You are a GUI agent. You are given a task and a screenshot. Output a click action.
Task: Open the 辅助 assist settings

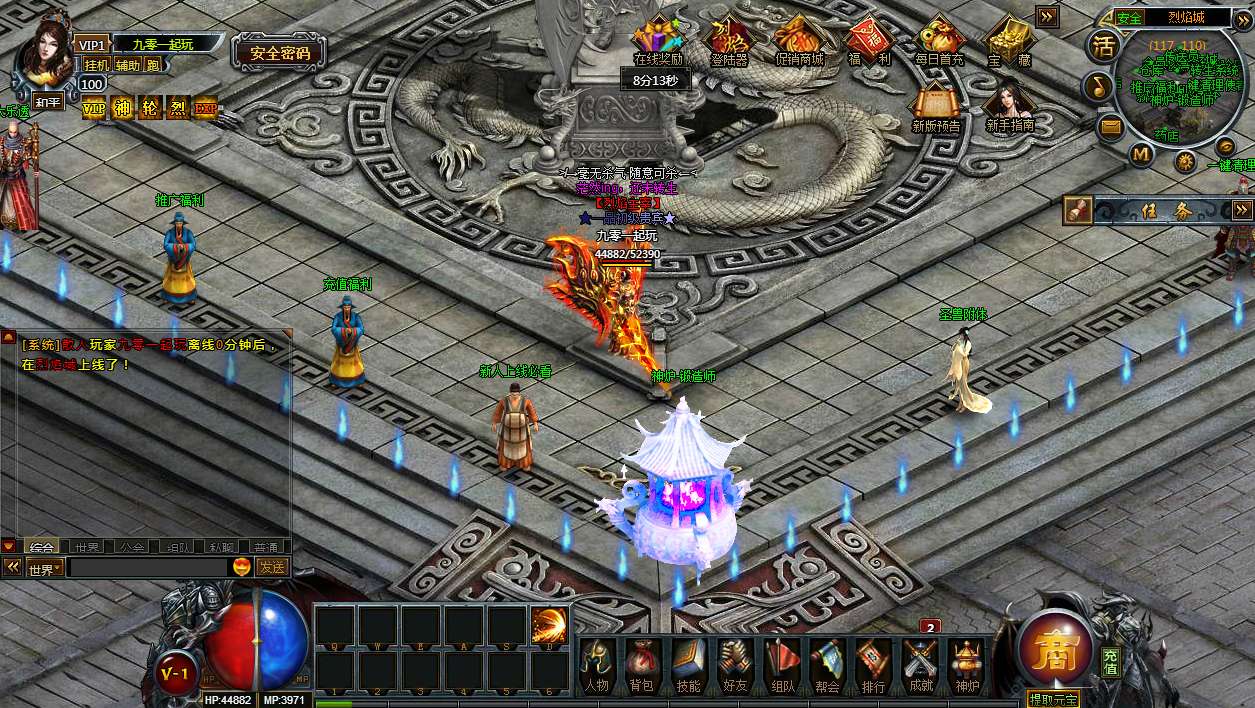click(127, 65)
